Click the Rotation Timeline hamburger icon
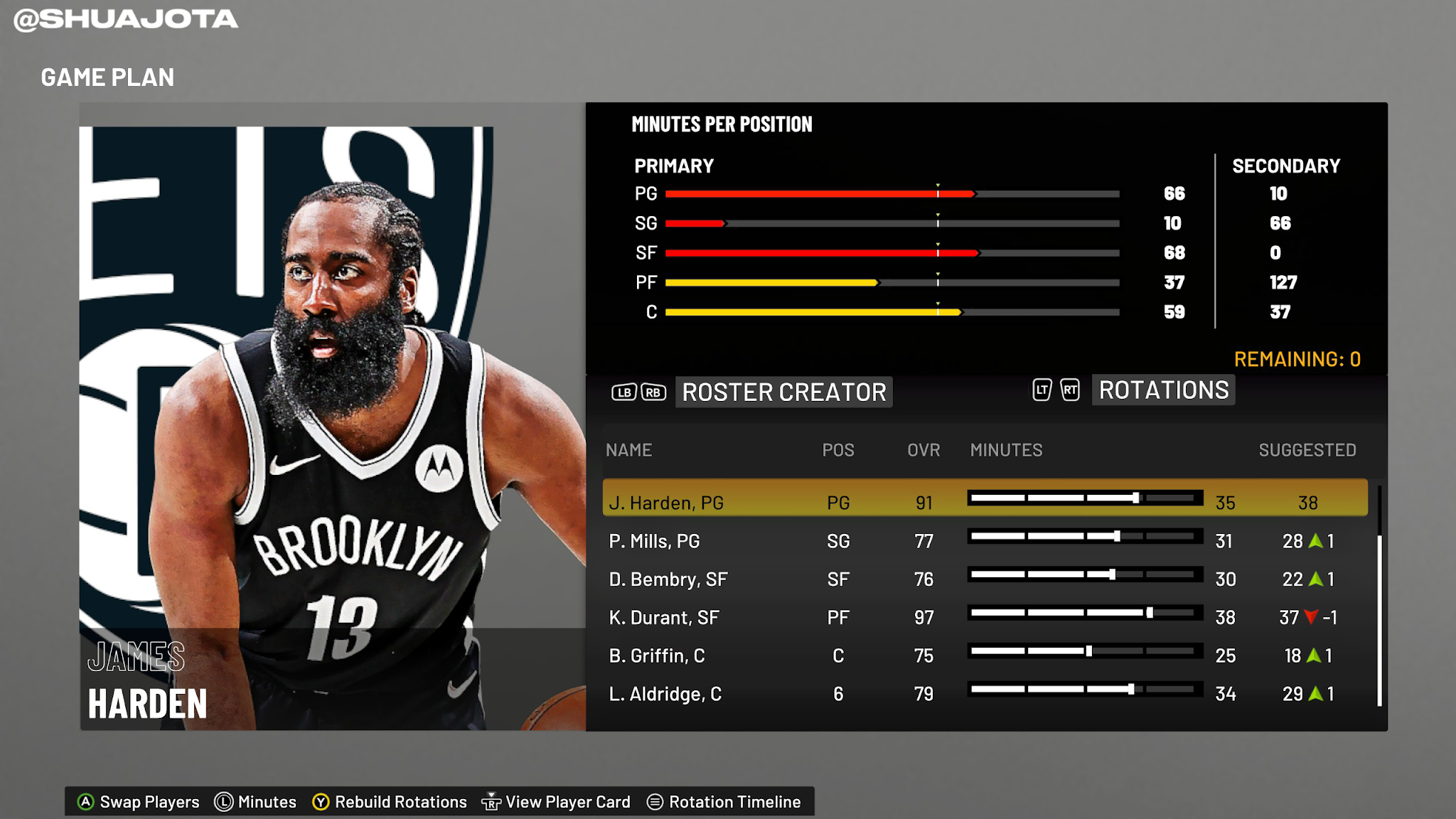The image size is (1456, 819). point(654,801)
